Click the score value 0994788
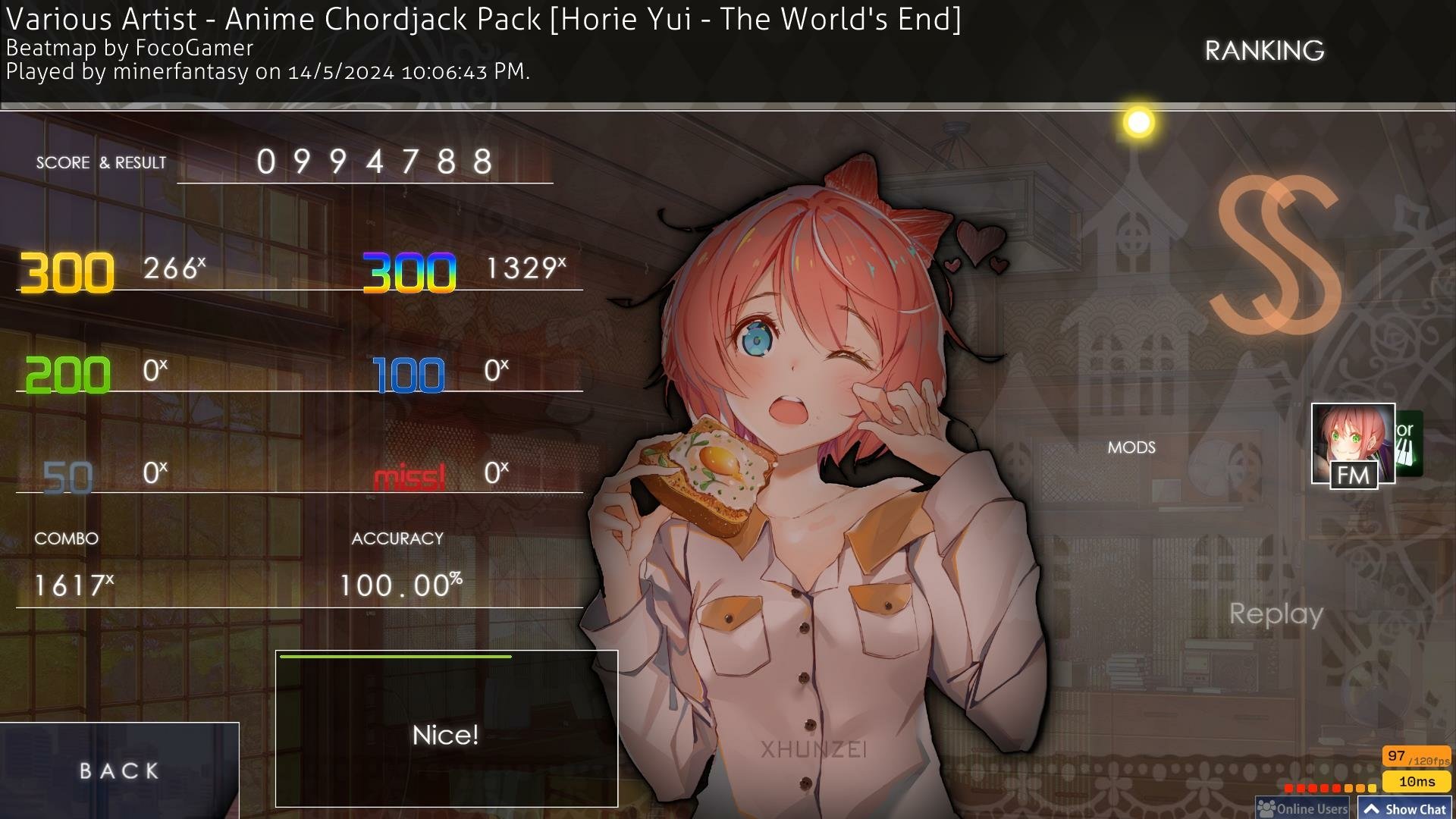1456x819 pixels. tap(373, 160)
